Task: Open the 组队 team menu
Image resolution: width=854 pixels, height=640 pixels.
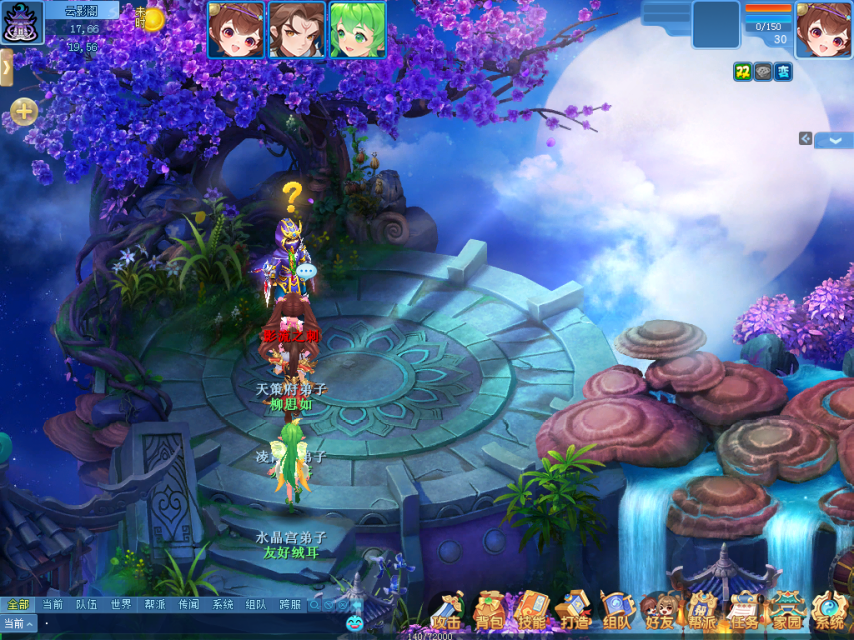Action: 617,610
